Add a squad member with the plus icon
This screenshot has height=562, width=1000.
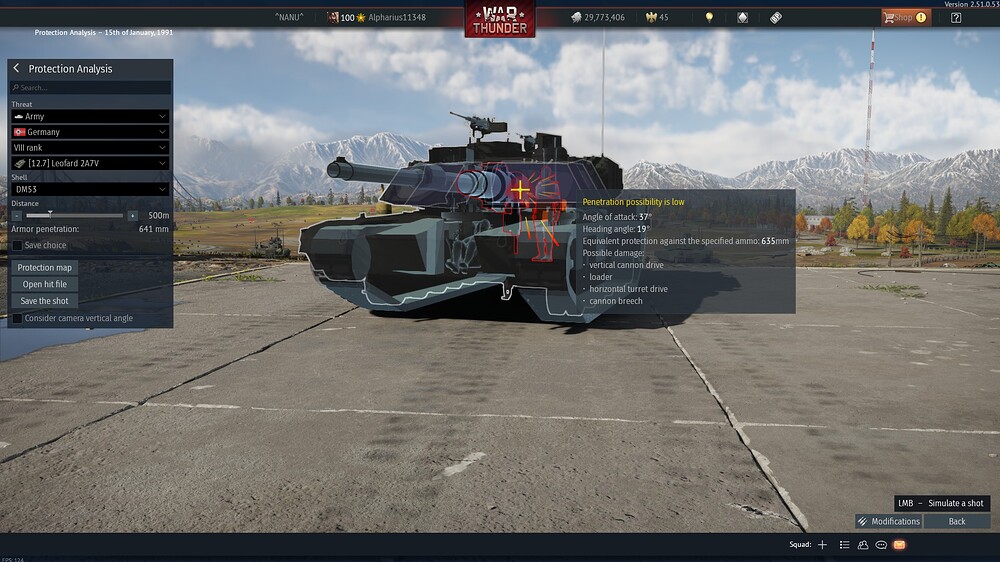pos(822,545)
